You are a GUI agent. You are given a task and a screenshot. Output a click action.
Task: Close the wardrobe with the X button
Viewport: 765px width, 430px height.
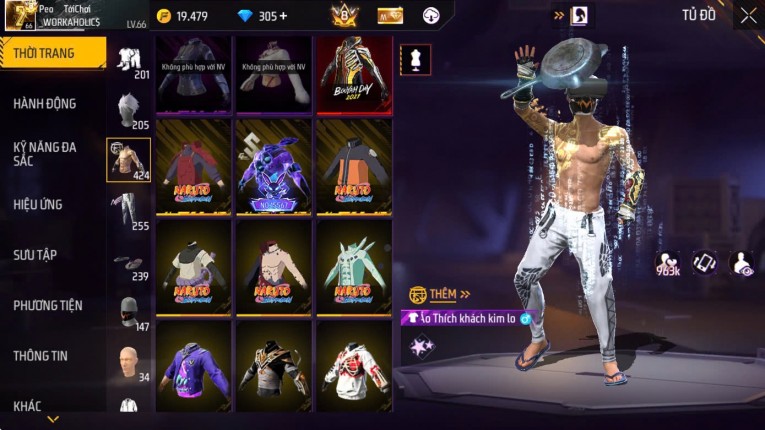point(748,16)
